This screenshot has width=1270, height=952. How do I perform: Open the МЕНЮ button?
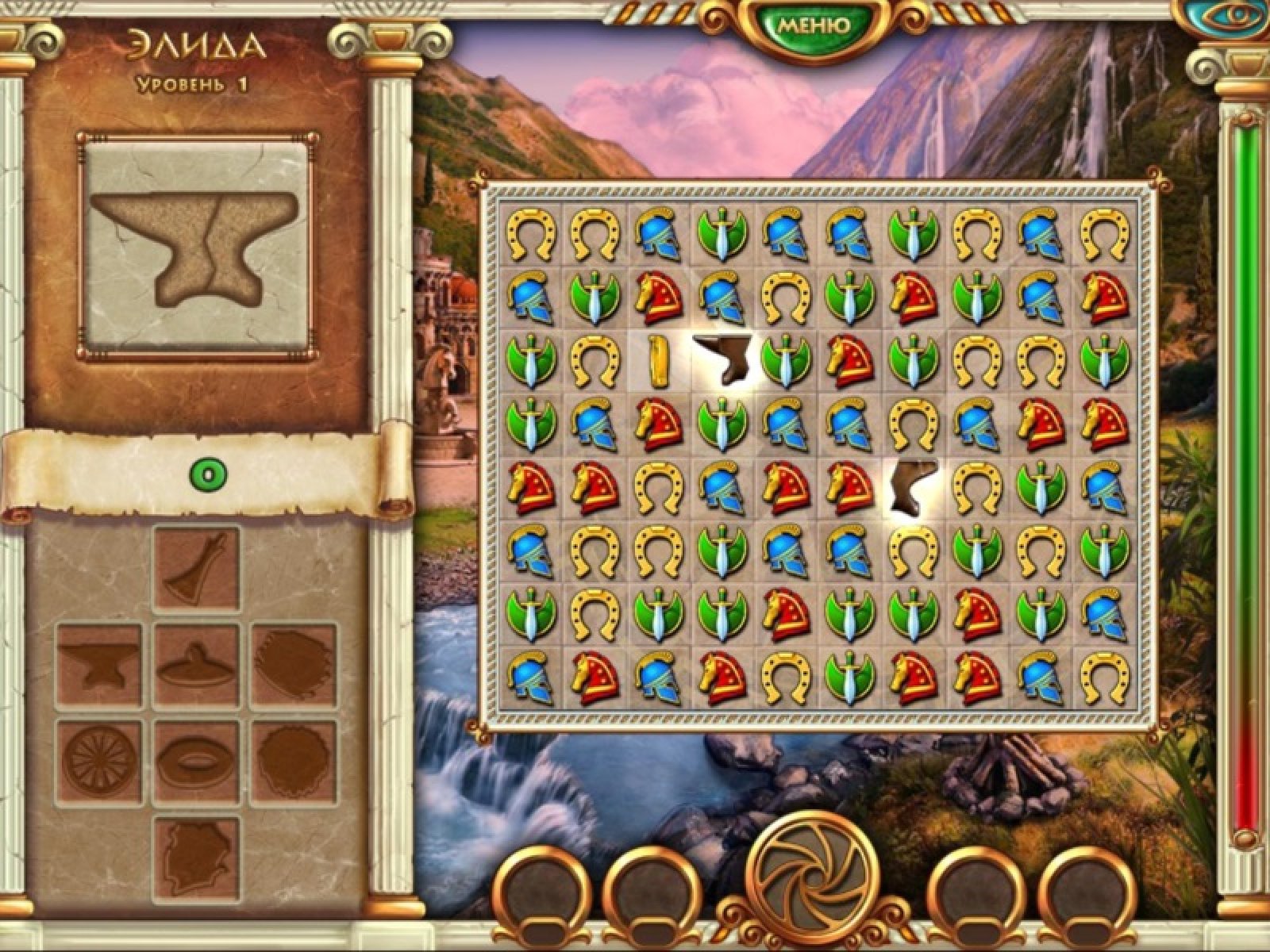coord(812,26)
